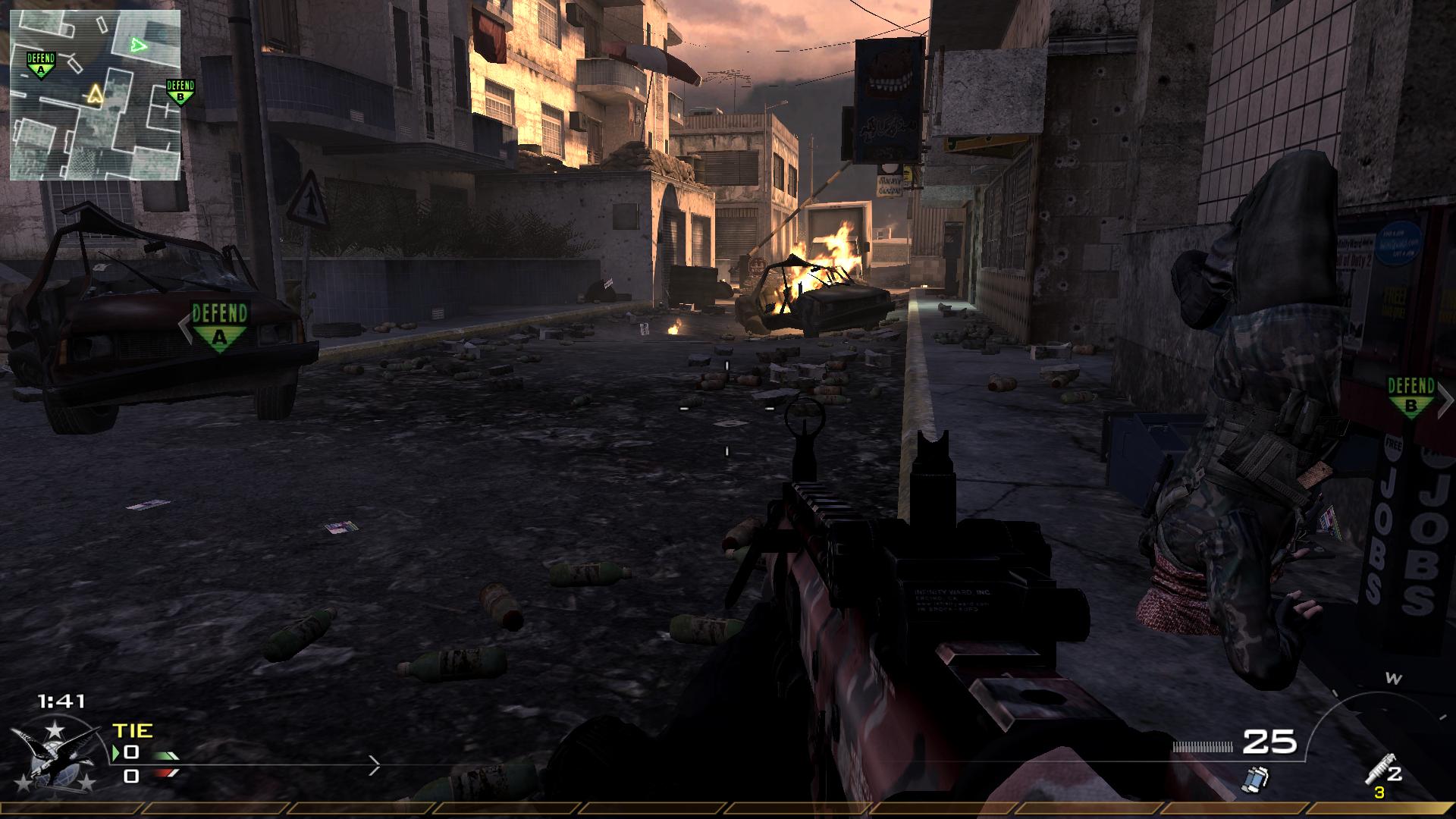The width and height of the screenshot is (1456, 819).
Task: Click the green teammate arrow on the minimap
Action: (x=138, y=45)
